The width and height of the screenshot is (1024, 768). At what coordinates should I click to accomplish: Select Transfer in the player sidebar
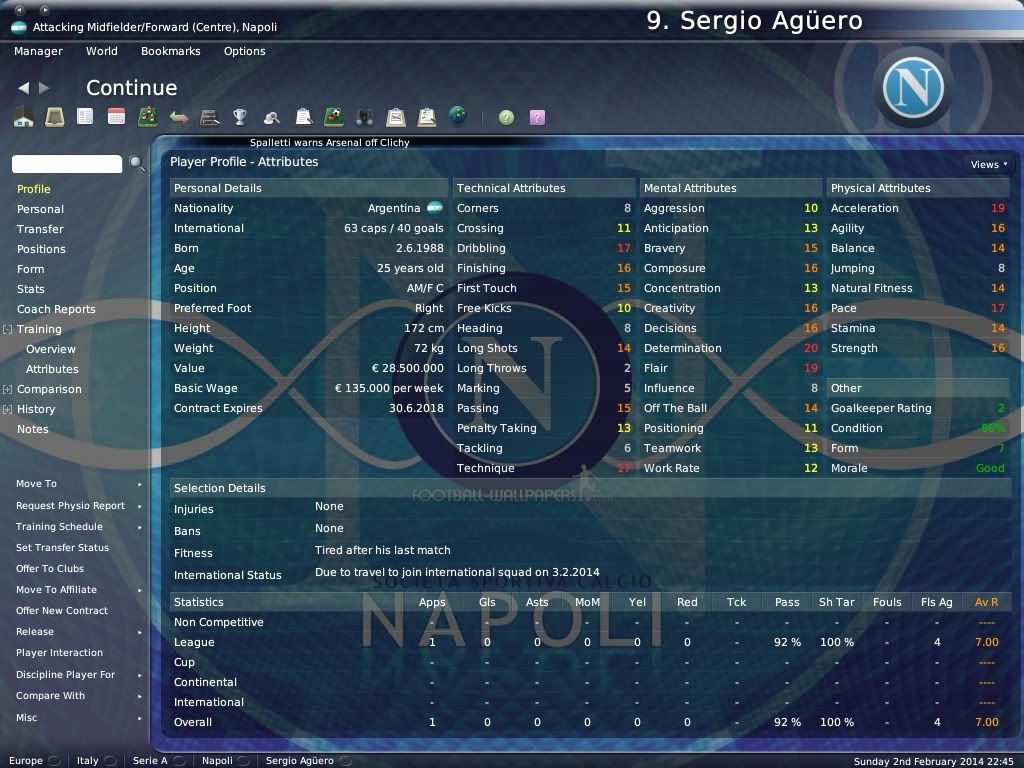tap(40, 229)
